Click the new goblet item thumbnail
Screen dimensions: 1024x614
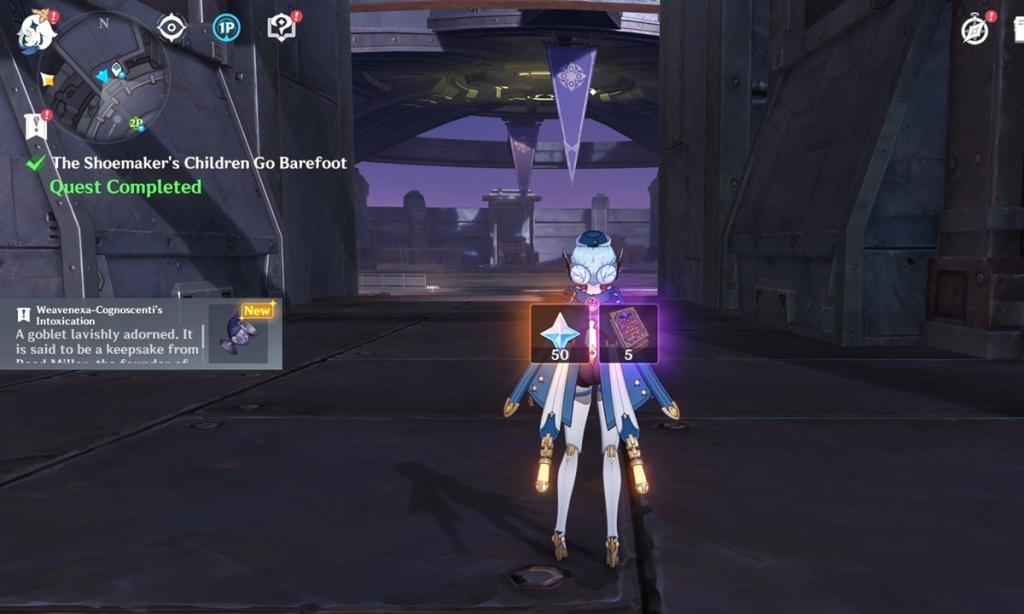tap(239, 334)
